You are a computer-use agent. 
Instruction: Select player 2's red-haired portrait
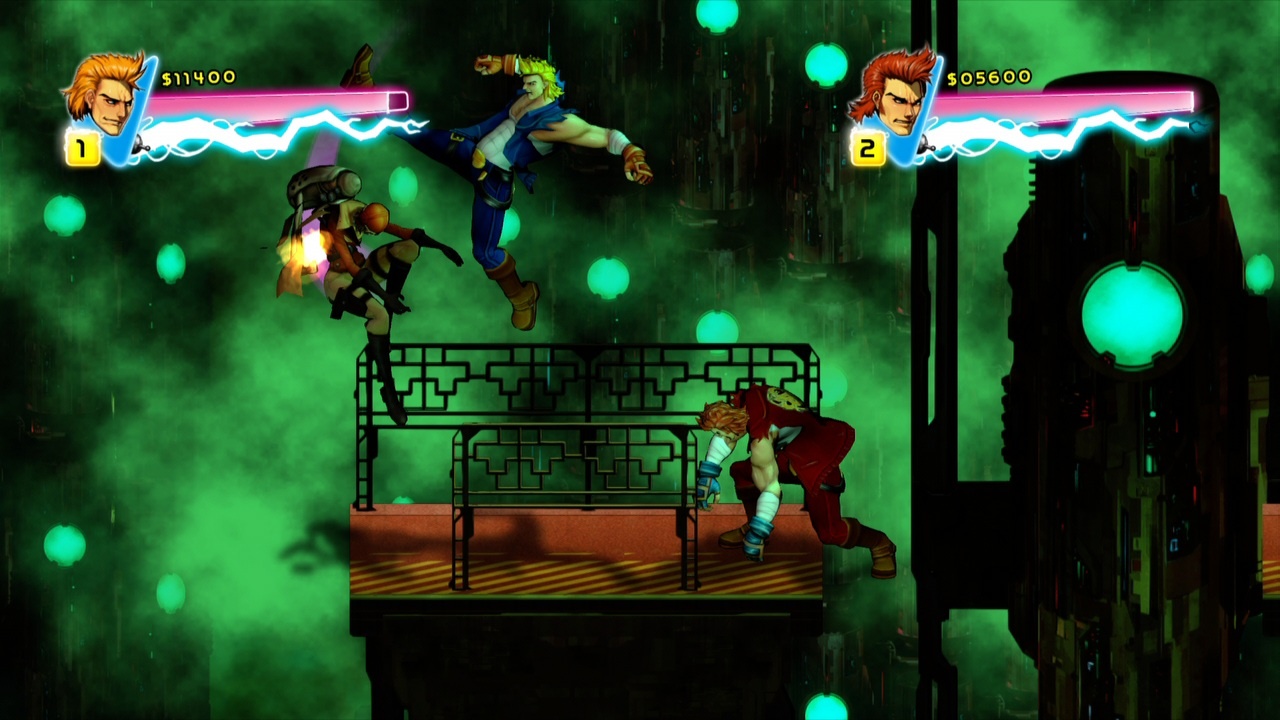point(889,95)
